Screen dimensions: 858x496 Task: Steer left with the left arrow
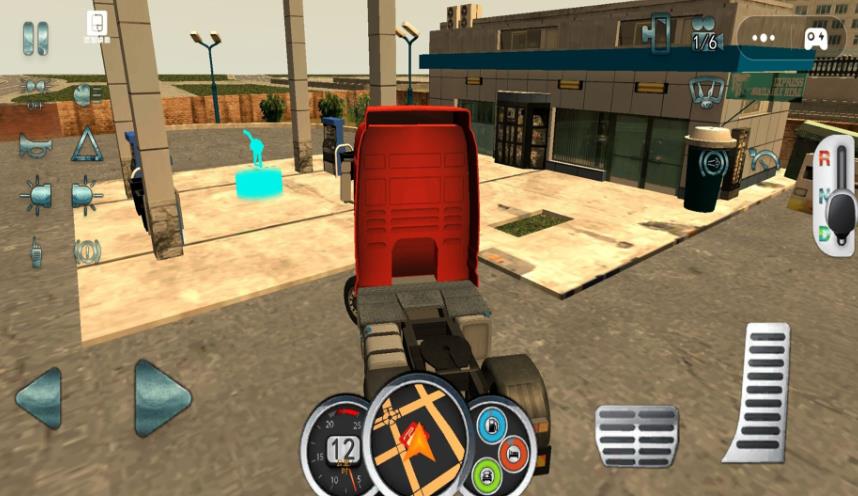point(39,398)
